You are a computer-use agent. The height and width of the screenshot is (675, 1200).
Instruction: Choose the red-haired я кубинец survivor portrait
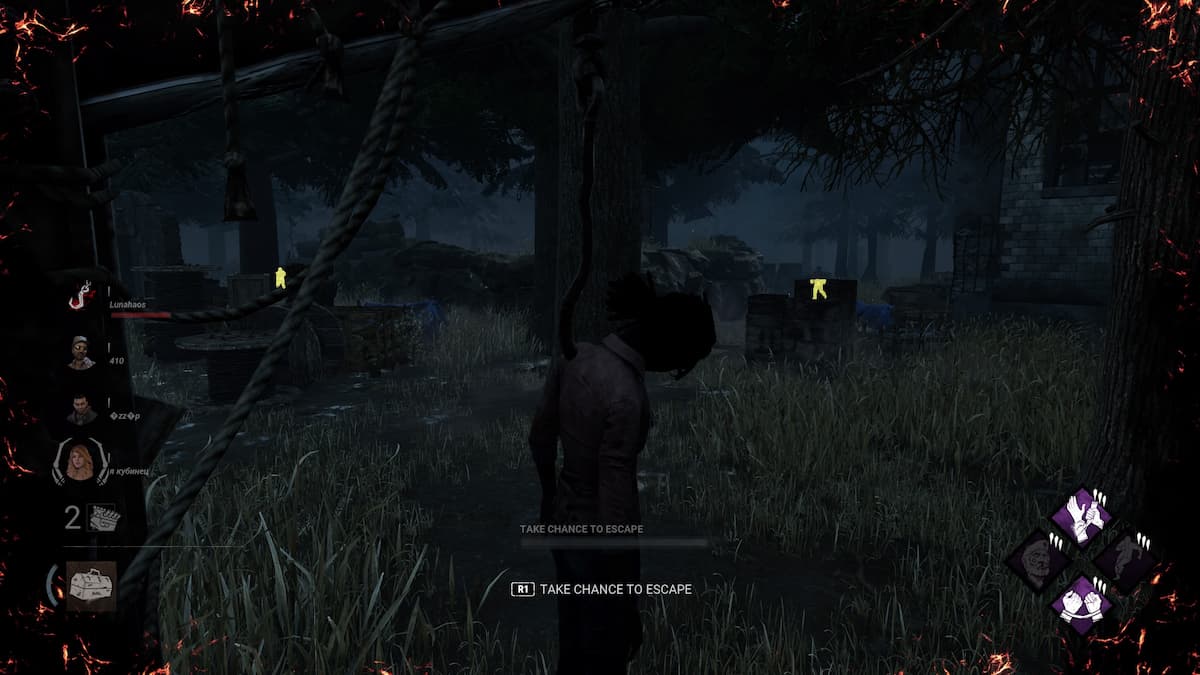coord(82,463)
